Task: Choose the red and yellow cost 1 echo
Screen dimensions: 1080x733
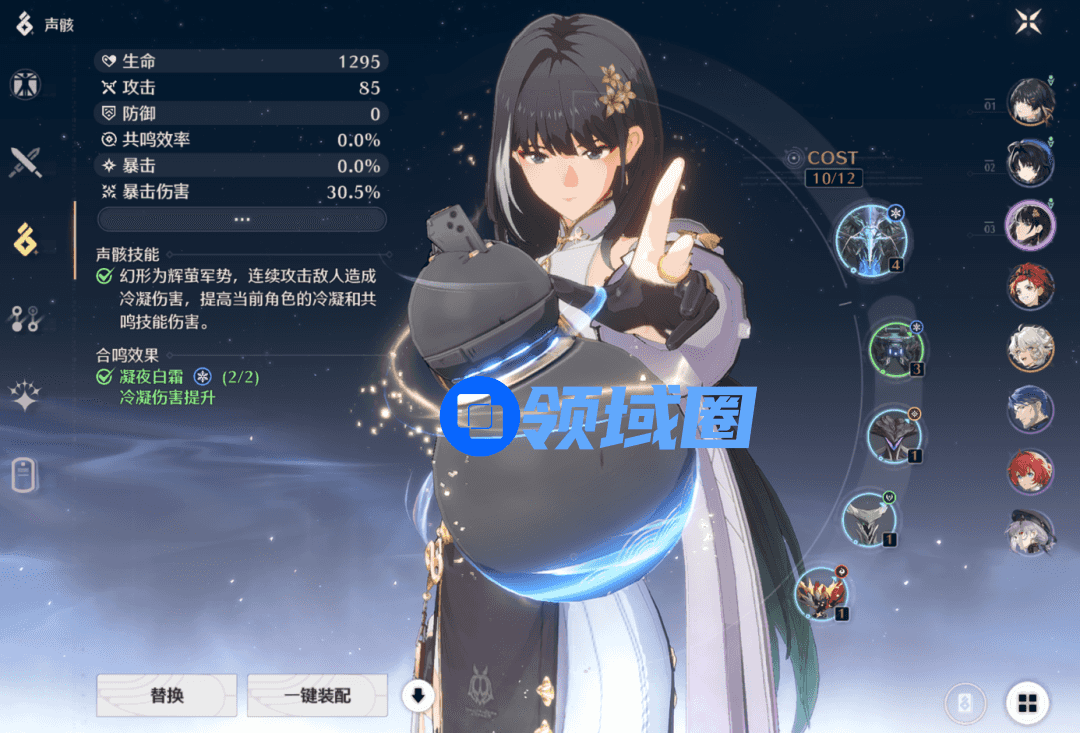Action: (822, 592)
